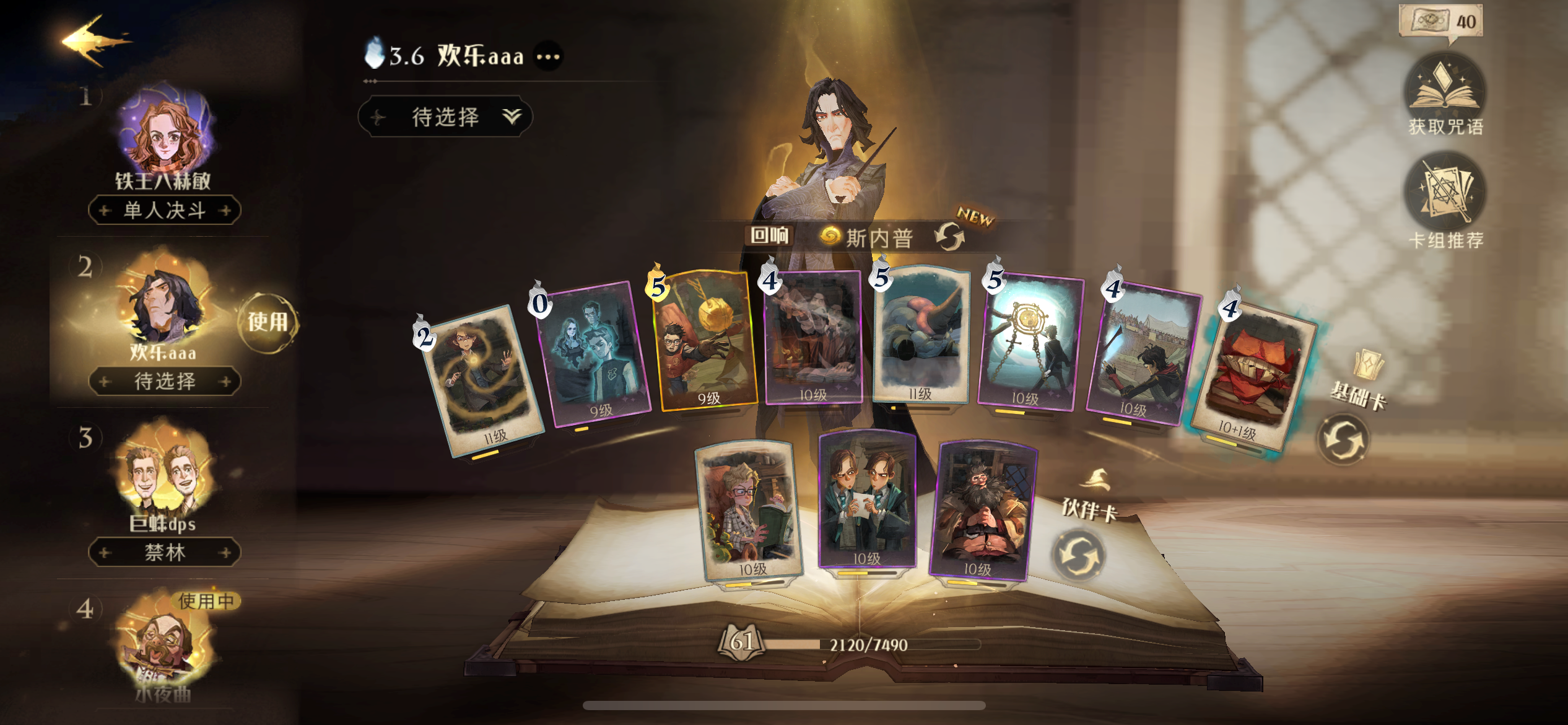Select the 小夜曲 deck slot

pyautogui.click(x=163, y=644)
